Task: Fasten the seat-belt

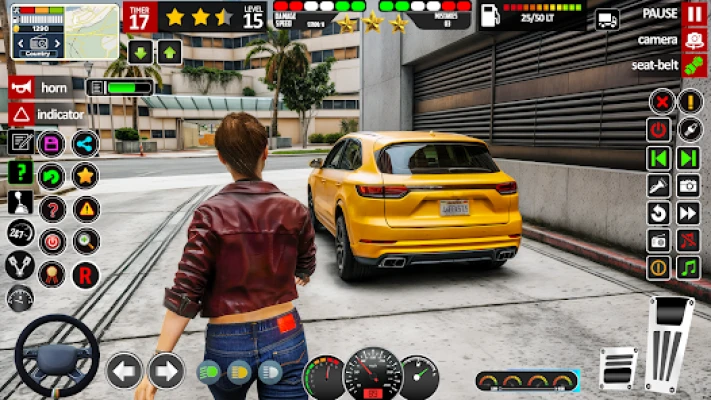Action: pyautogui.click(x=694, y=66)
